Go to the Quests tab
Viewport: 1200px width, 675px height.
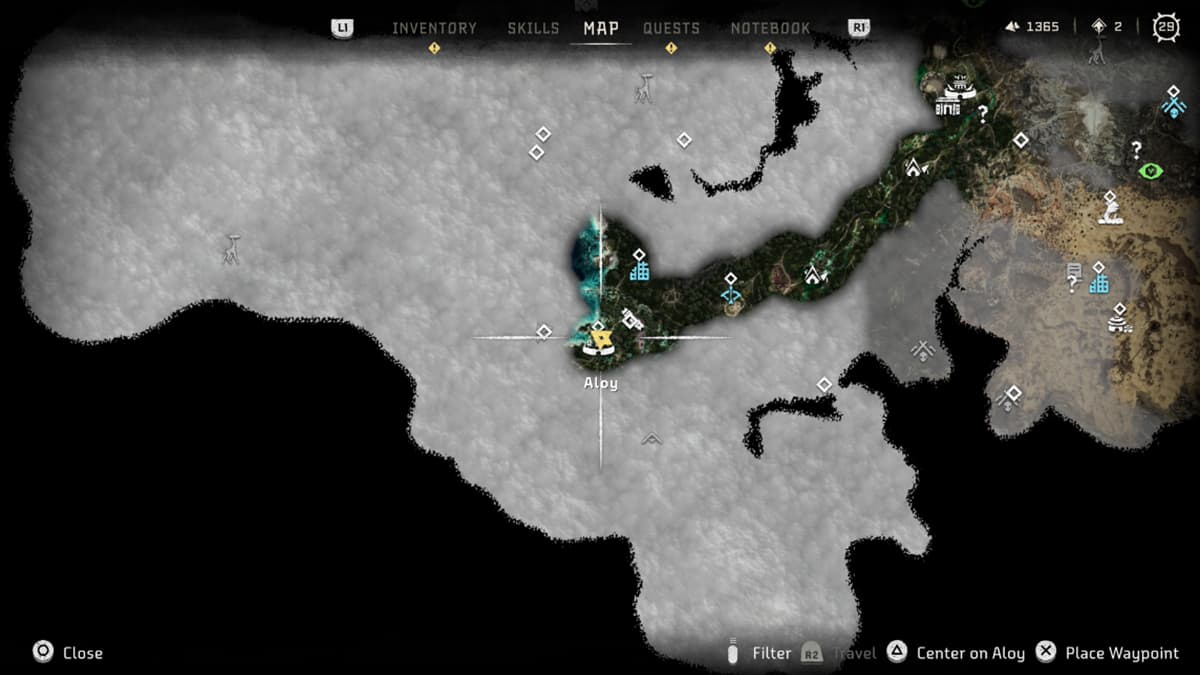[671, 28]
